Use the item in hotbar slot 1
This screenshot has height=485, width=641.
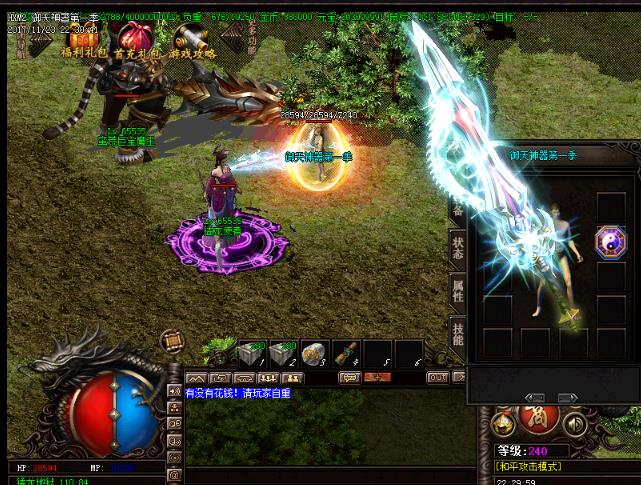click(248, 353)
